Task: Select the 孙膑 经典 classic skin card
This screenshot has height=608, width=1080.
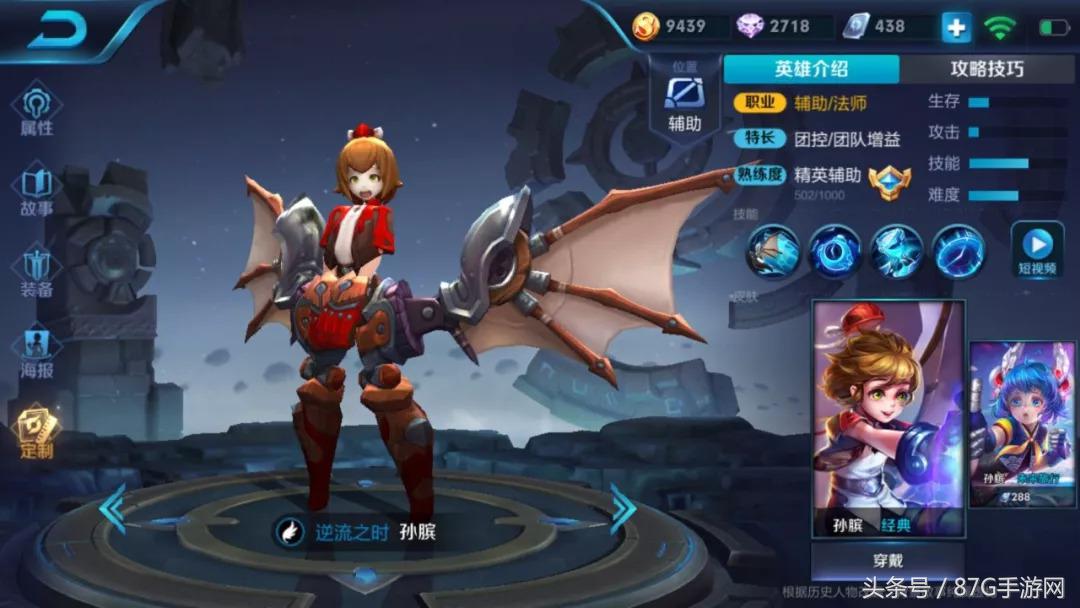Action: point(888,420)
